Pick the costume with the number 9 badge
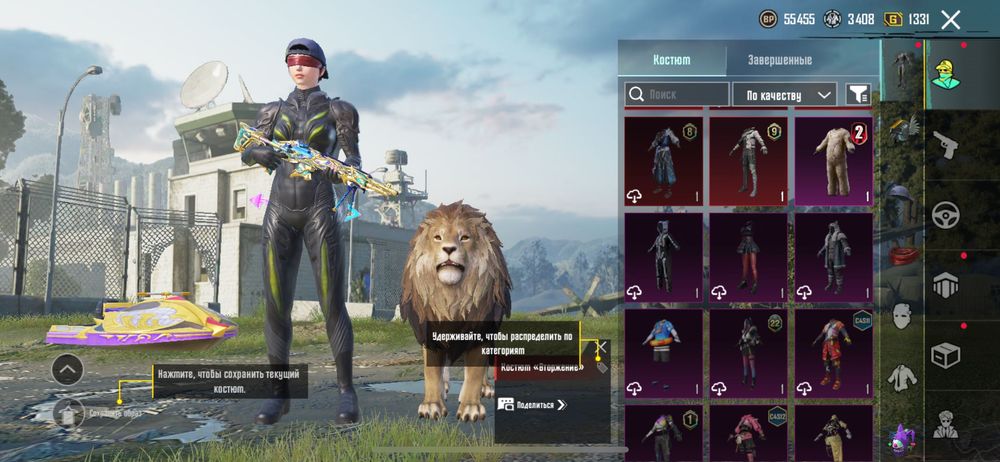 point(749,160)
